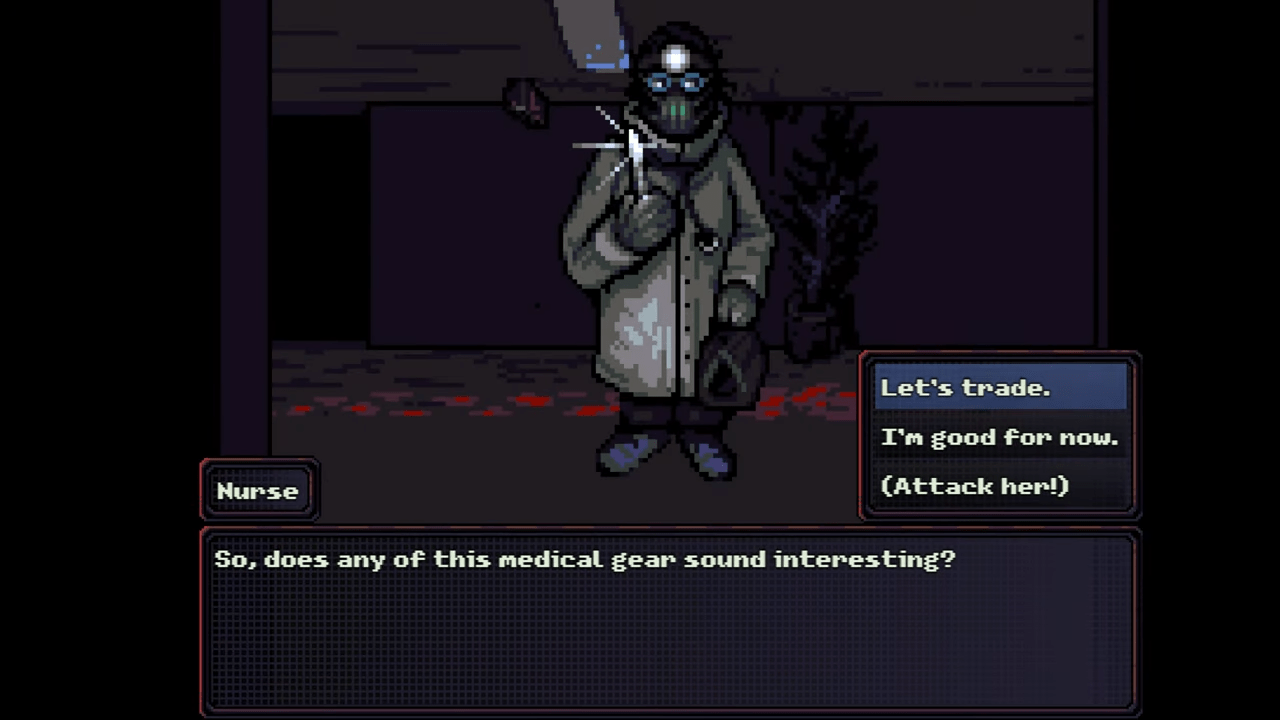Select "I'm good for now." option
This screenshot has width=1280, height=720.
click(1000, 437)
